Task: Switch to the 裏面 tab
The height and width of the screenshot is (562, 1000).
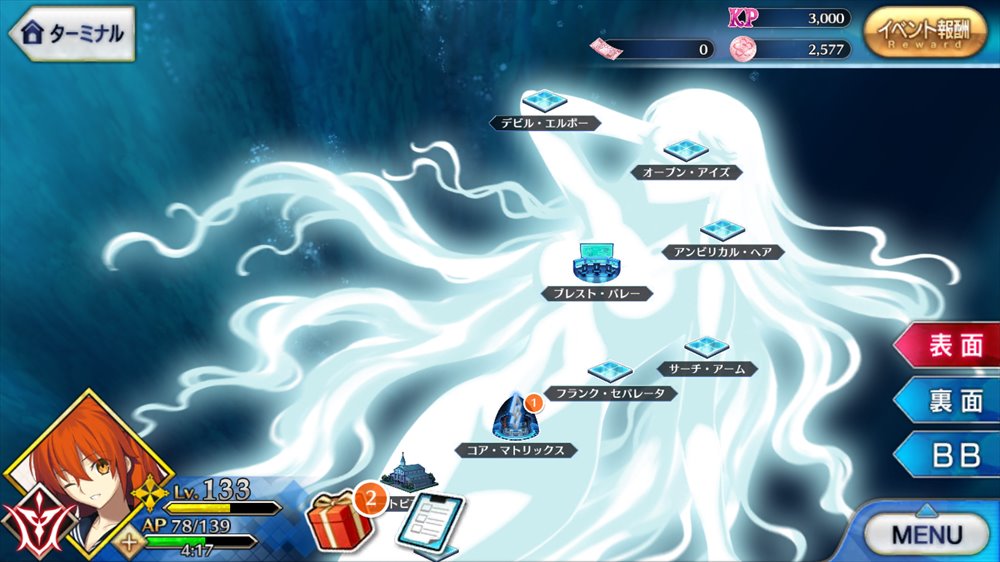Action: tap(951, 401)
